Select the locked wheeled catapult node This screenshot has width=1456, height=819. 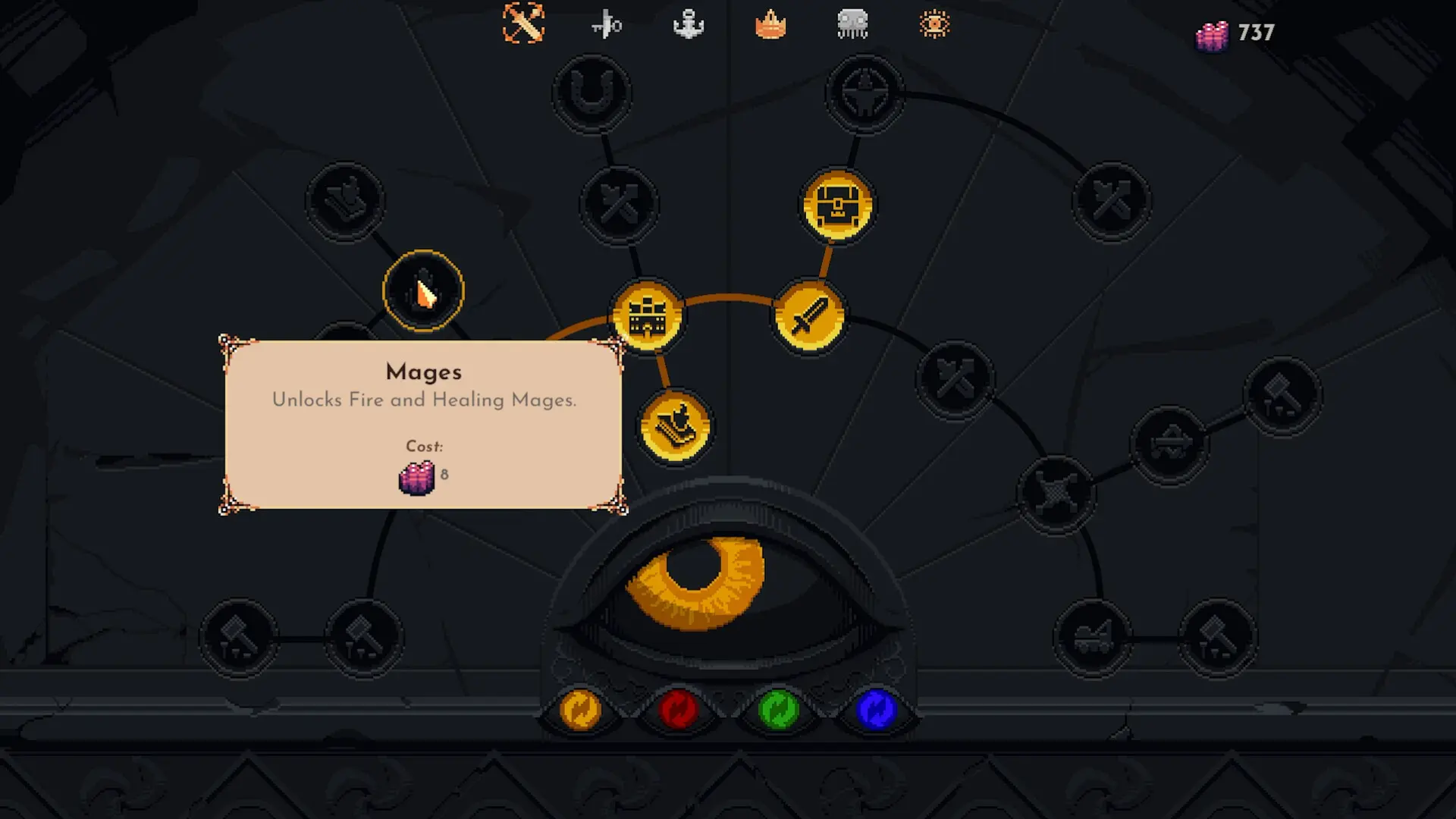coord(1093,637)
